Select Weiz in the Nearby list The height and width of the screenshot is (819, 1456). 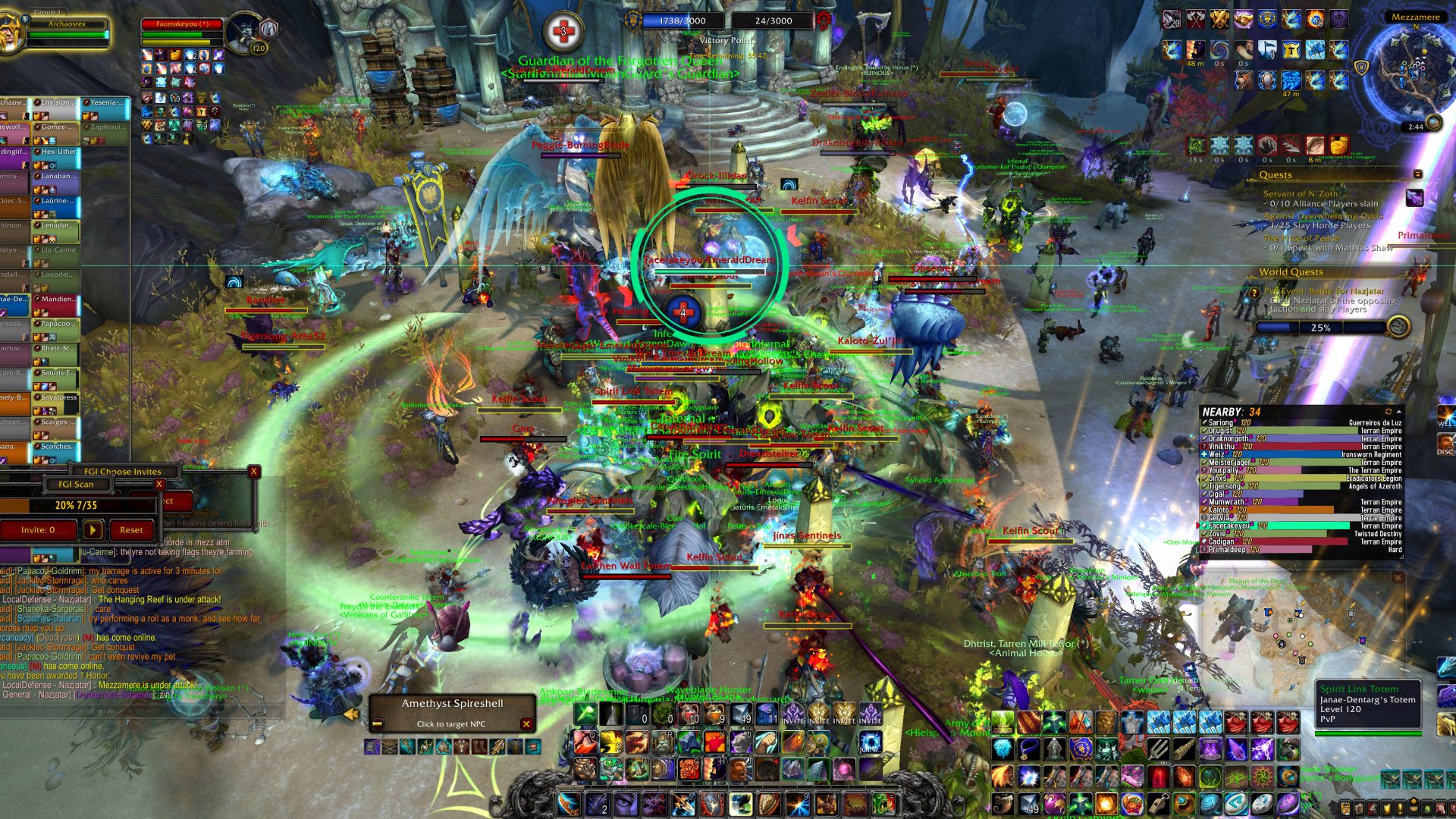(x=1217, y=454)
